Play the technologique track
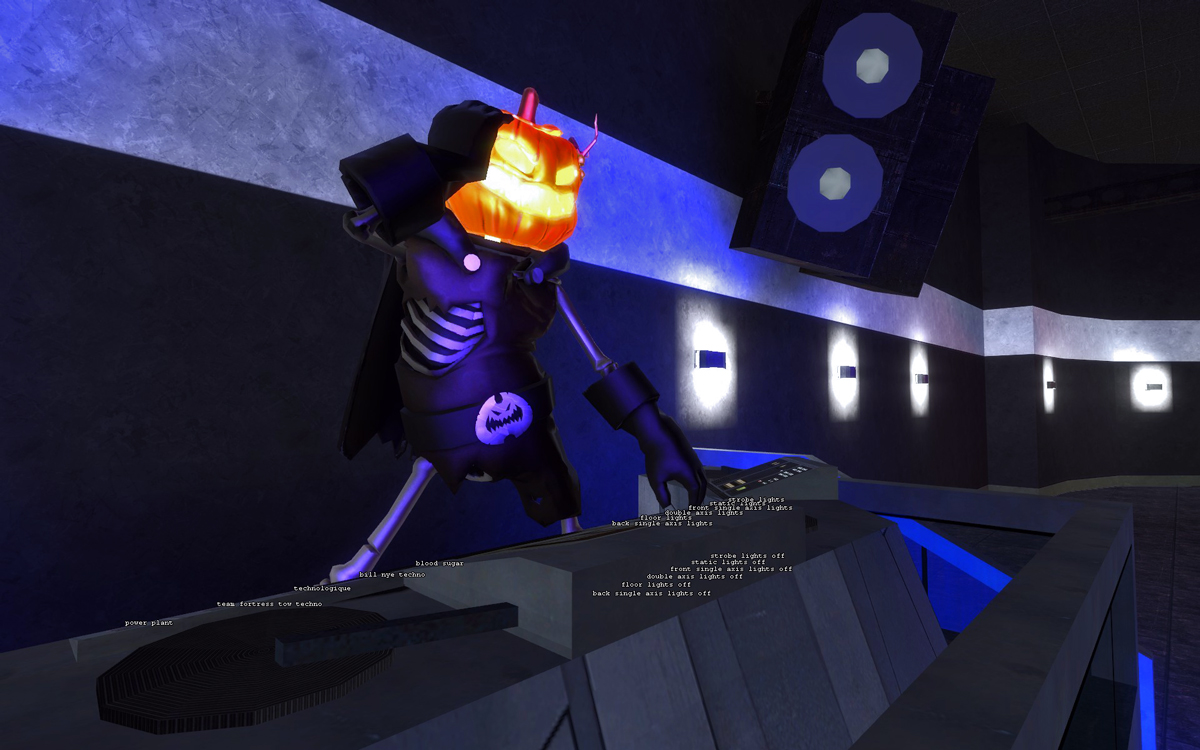 [322, 588]
